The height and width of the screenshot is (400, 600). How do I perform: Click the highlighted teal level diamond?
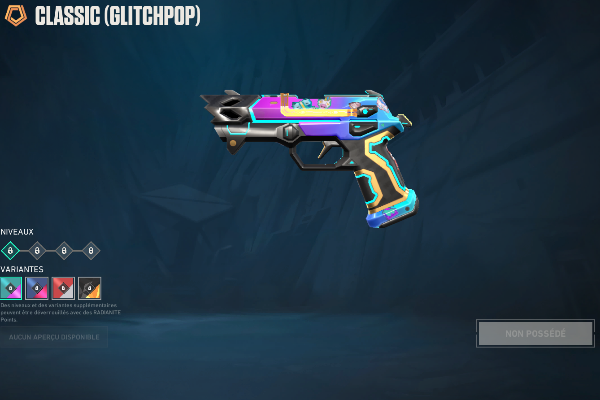click(x=11, y=251)
